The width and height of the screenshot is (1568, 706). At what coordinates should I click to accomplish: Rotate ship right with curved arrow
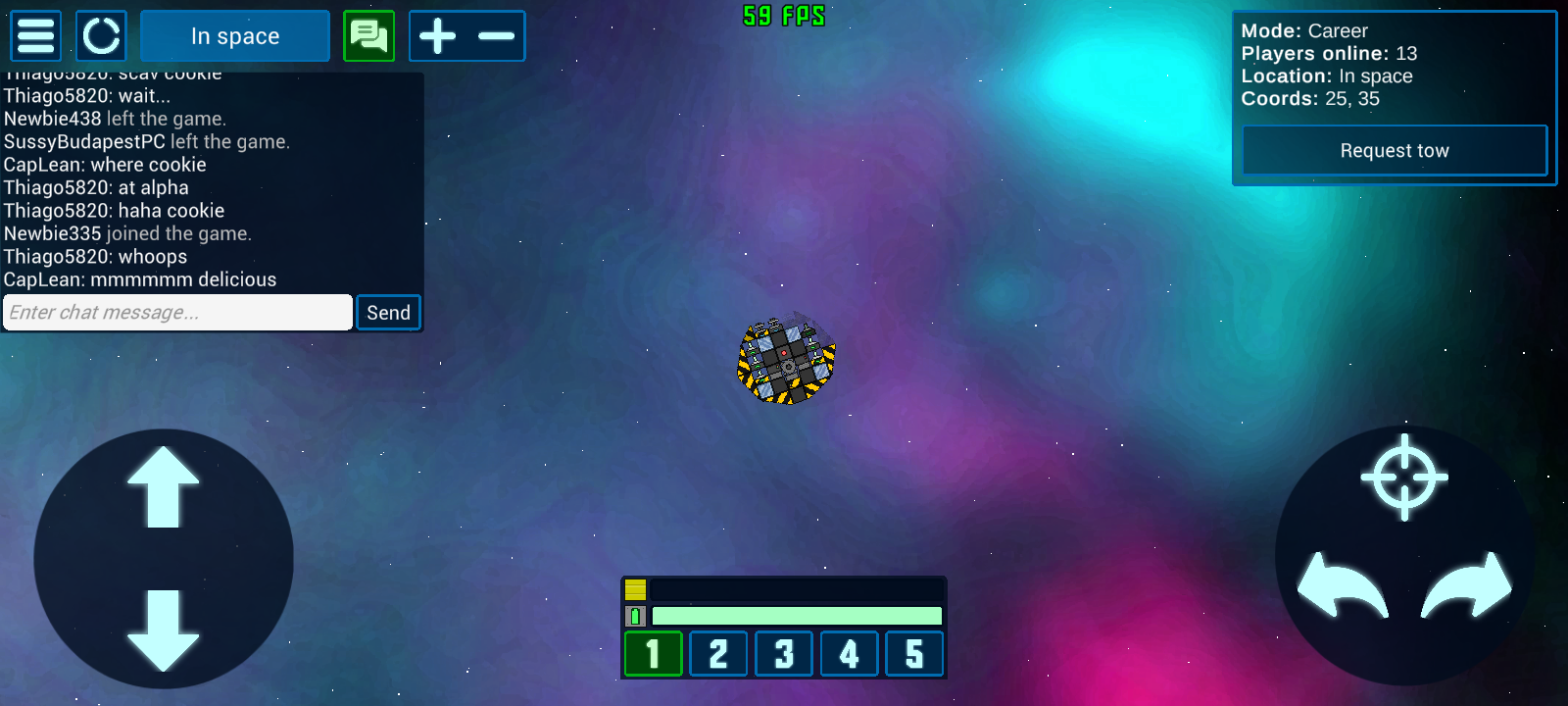[x=1467, y=585]
